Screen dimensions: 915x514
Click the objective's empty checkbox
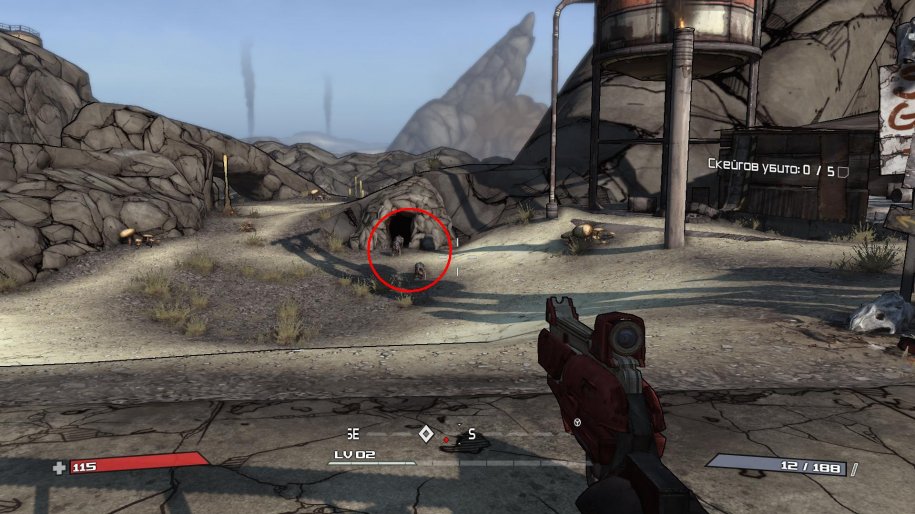[x=844, y=169]
